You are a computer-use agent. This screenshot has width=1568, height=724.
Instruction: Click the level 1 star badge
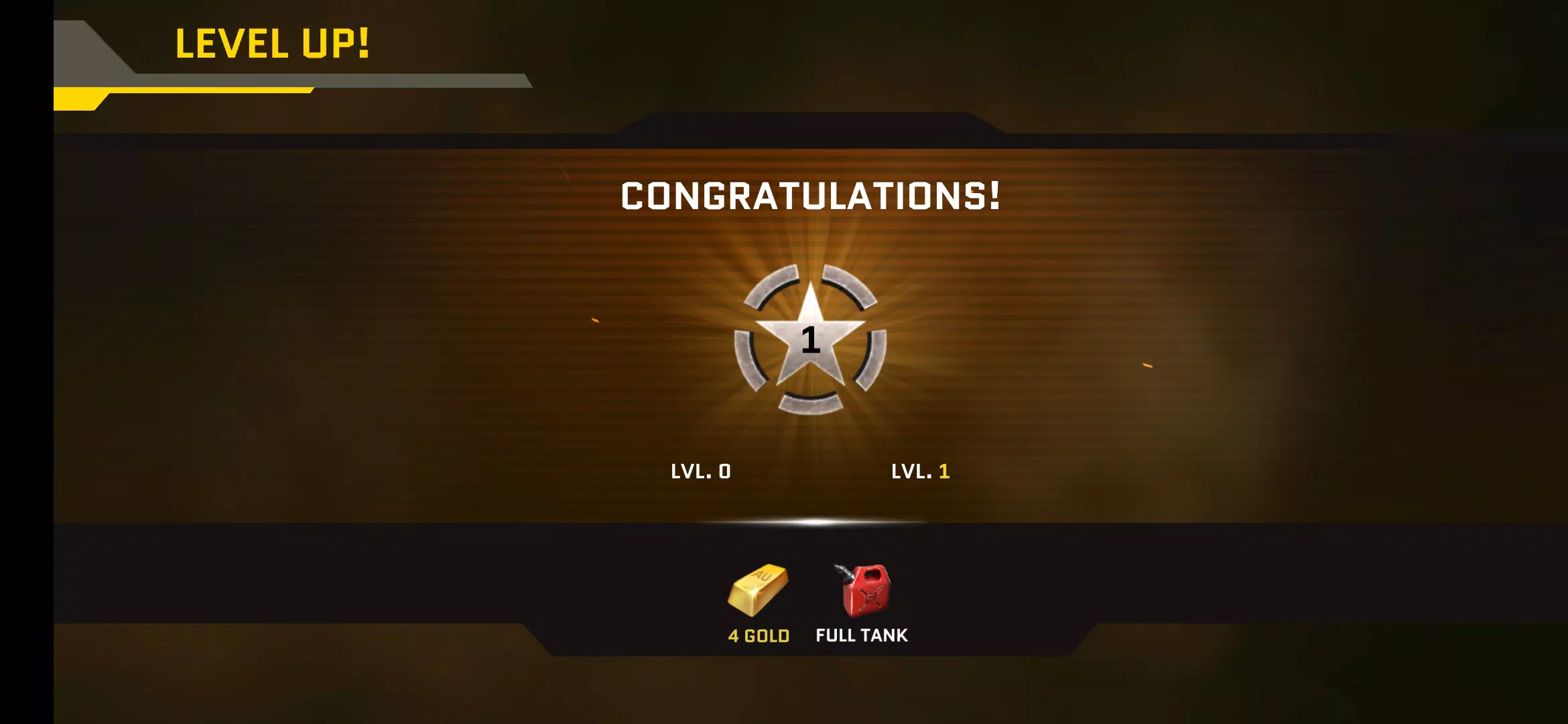(810, 339)
